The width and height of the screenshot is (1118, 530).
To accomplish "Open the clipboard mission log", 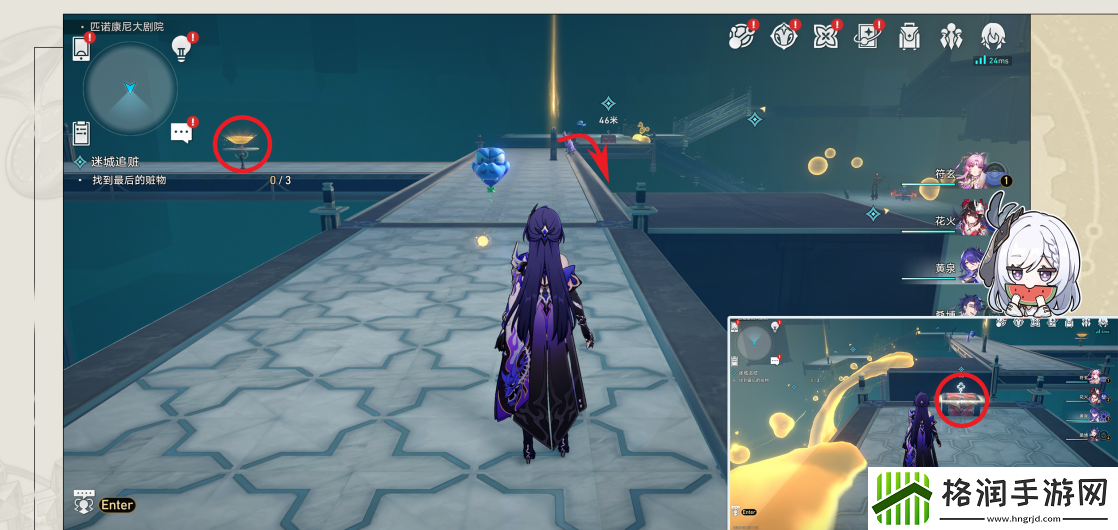I will (x=82, y=132).
